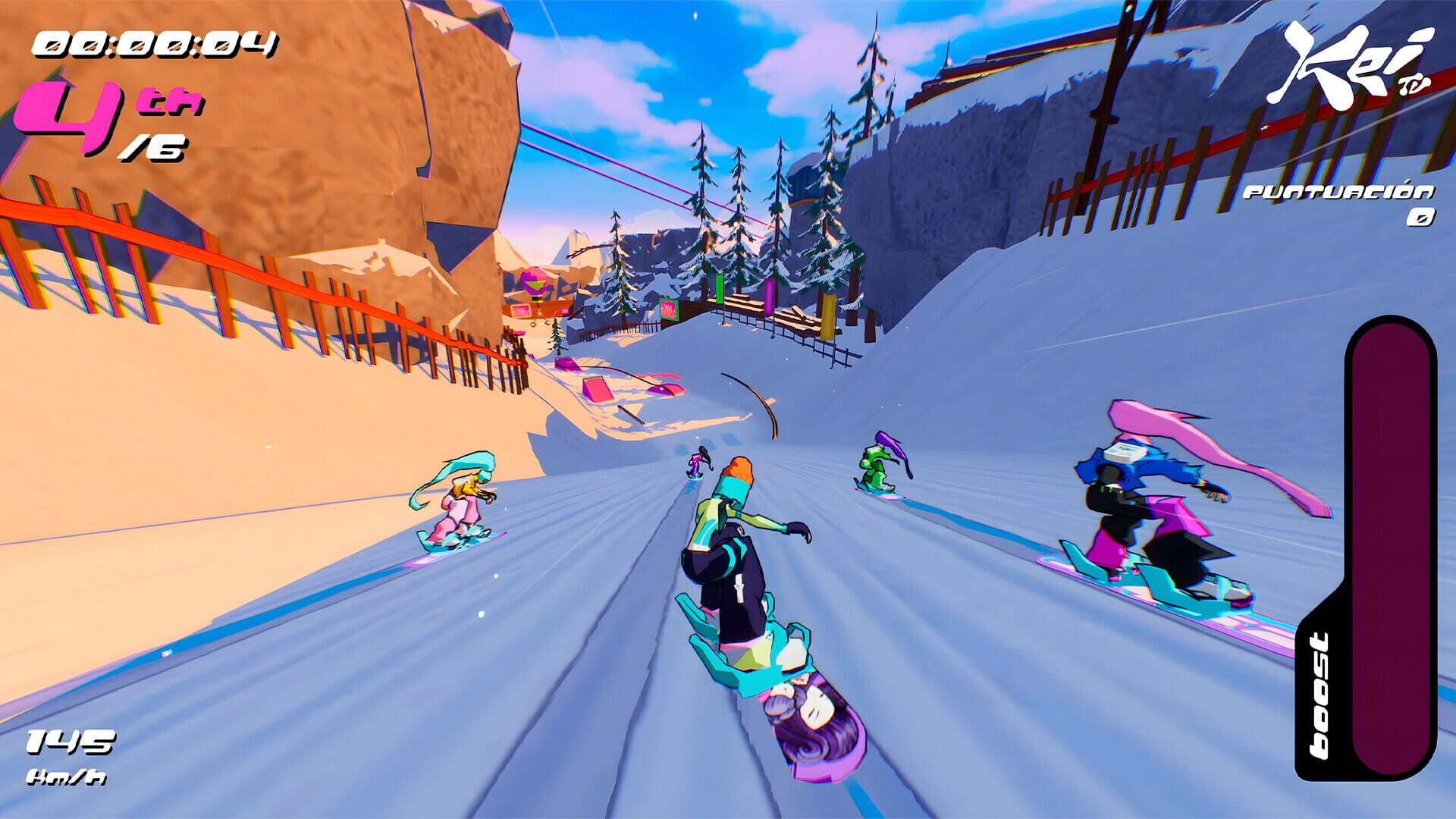Click the PUNTUACIÓN score counter

(1338, 193)
